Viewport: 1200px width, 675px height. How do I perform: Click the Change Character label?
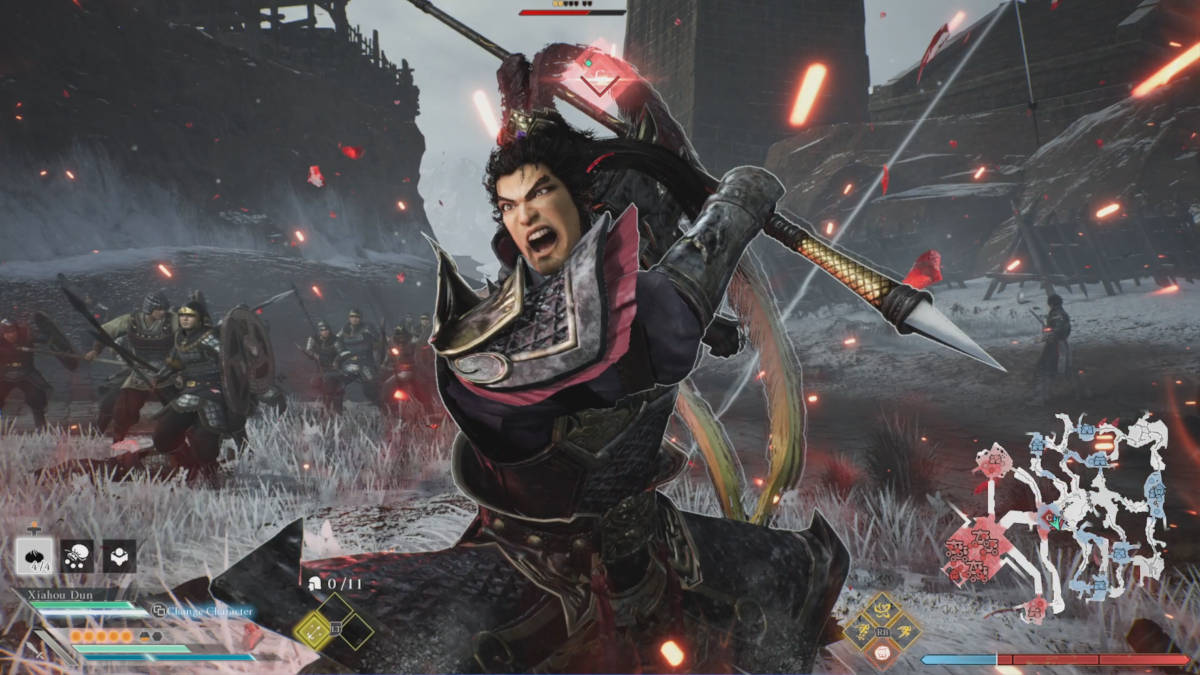204,611
